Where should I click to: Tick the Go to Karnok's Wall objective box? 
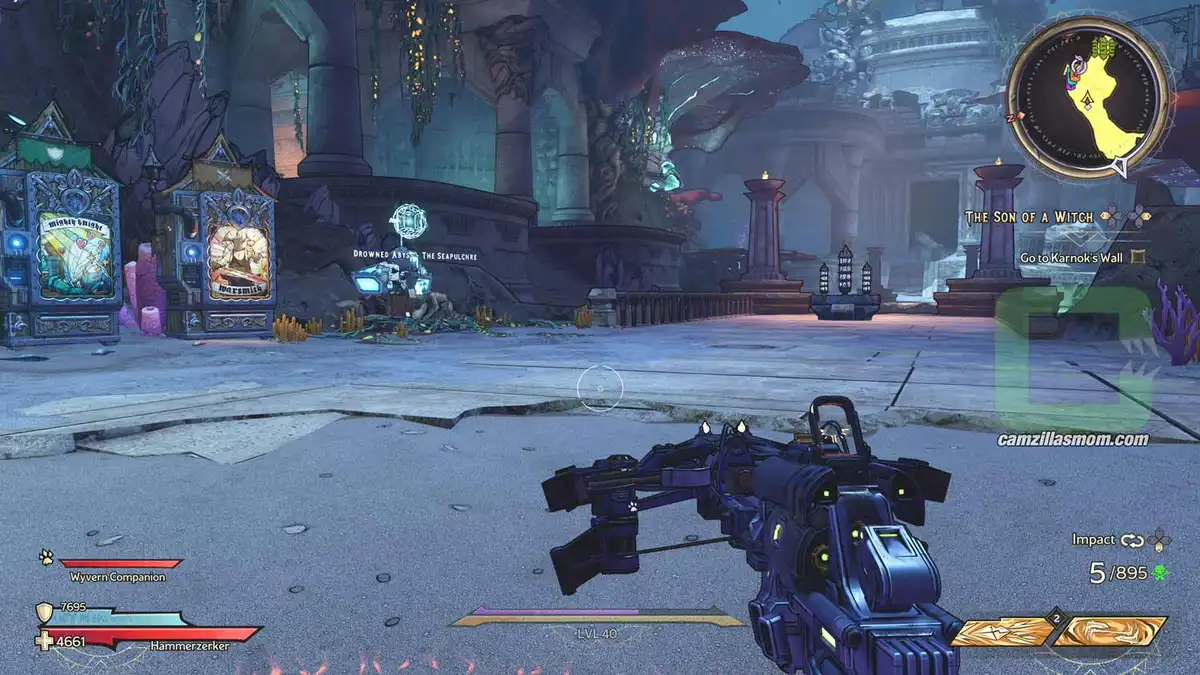point(1138,257)
